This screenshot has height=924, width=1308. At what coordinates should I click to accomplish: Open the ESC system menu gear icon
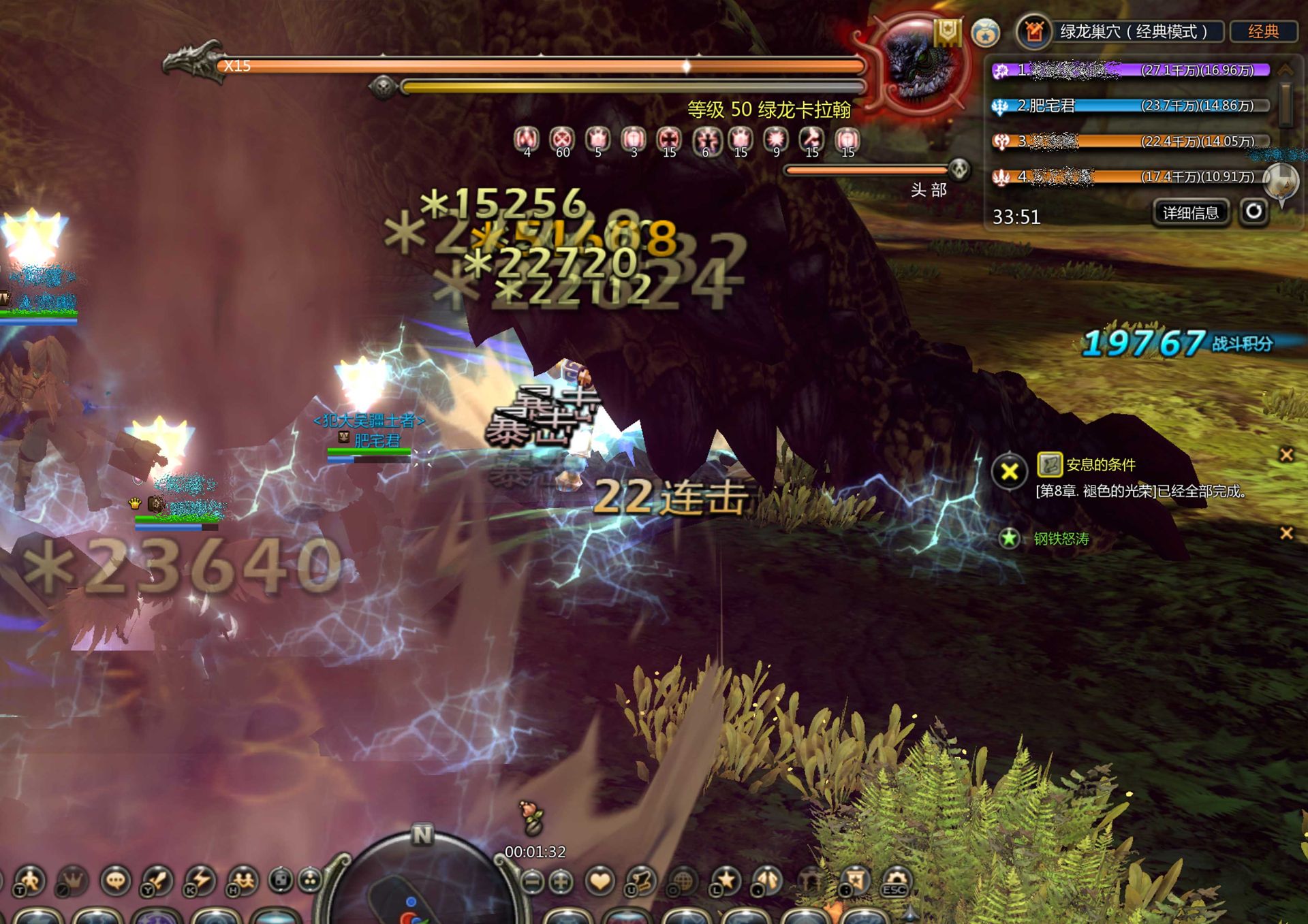896,880
